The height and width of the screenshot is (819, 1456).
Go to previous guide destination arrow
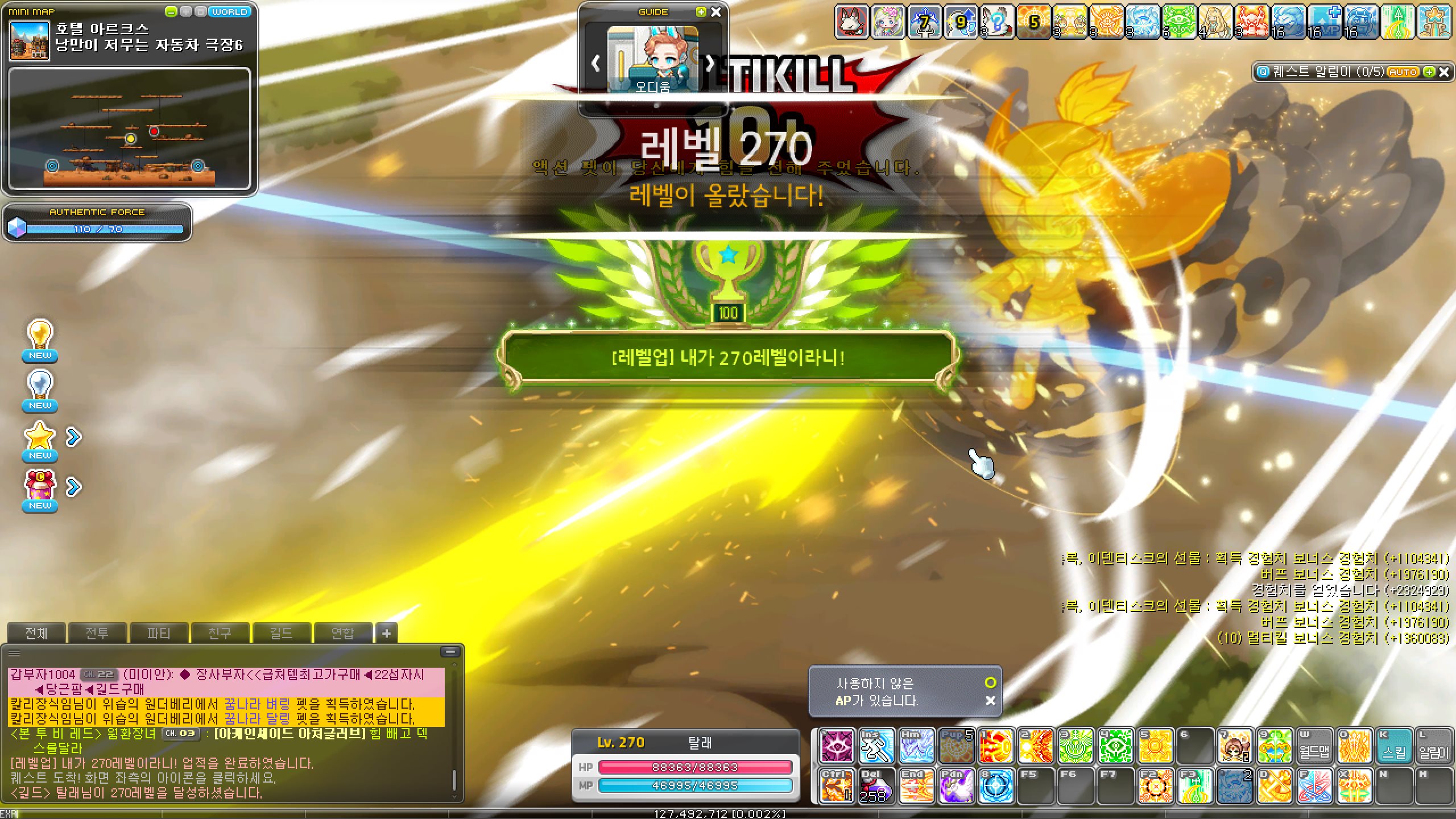[595, 64]
